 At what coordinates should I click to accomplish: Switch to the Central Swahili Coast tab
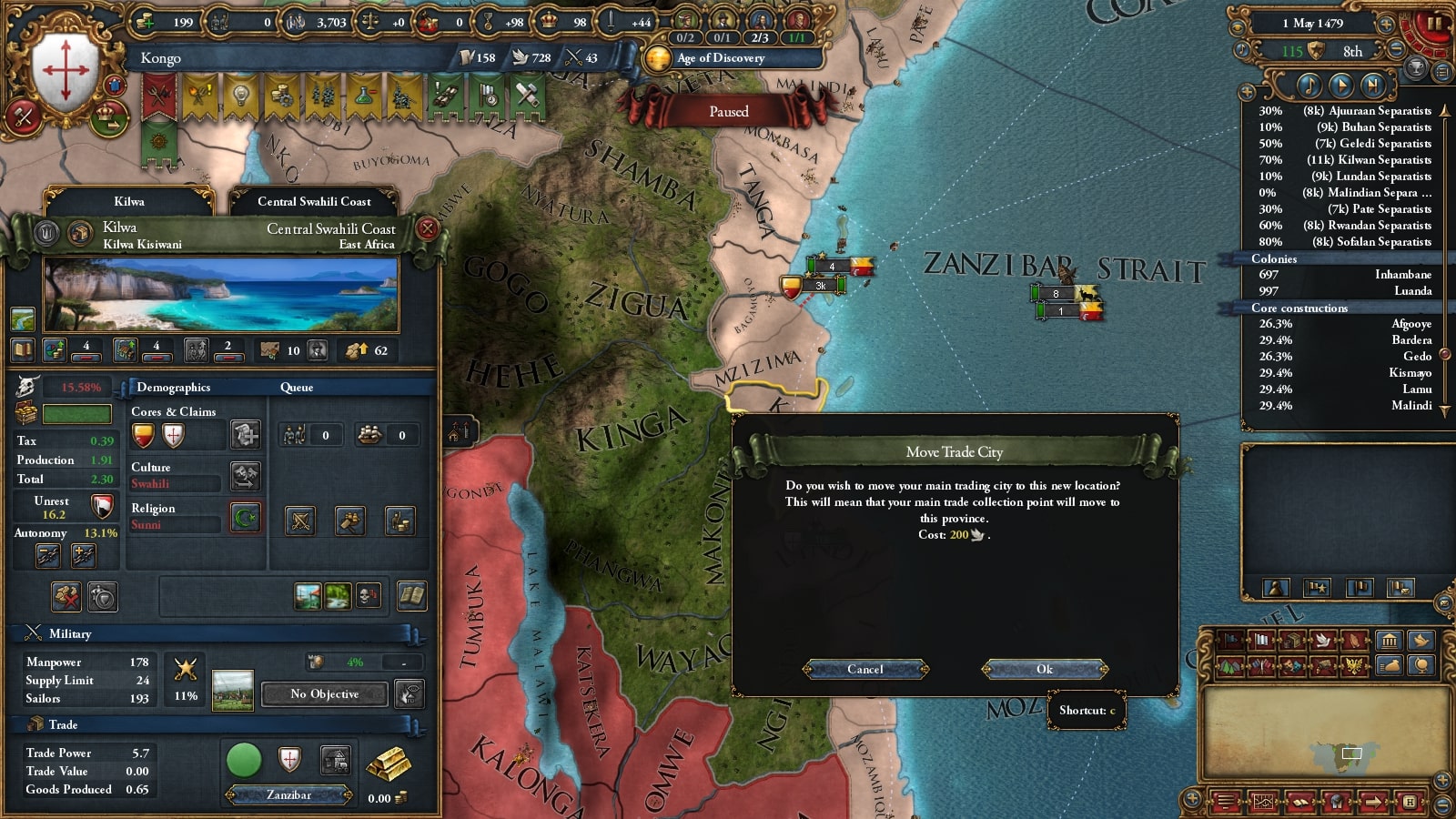[x=313, y=201]
